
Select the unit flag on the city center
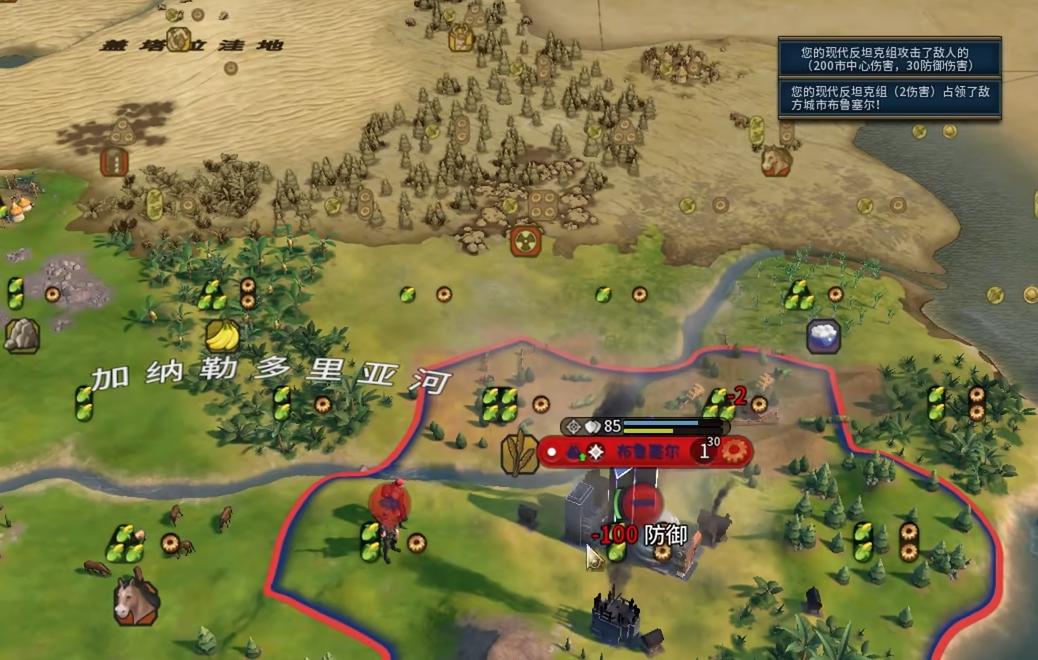[645, 498]
